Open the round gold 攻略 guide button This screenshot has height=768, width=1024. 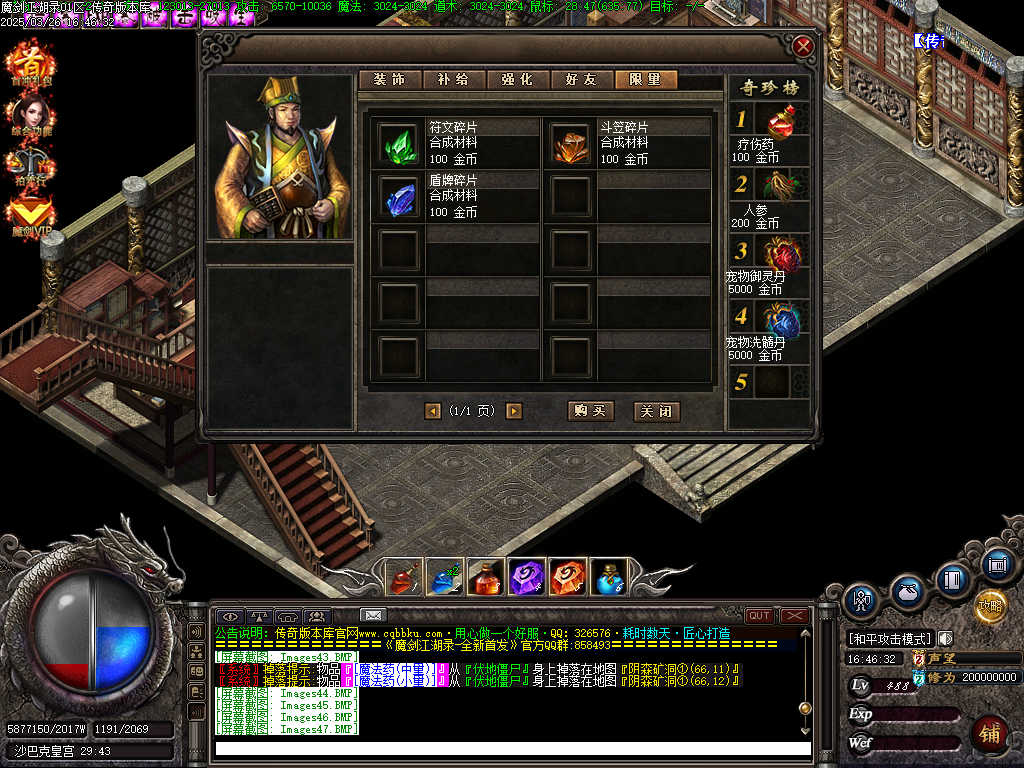pos(990,605)
